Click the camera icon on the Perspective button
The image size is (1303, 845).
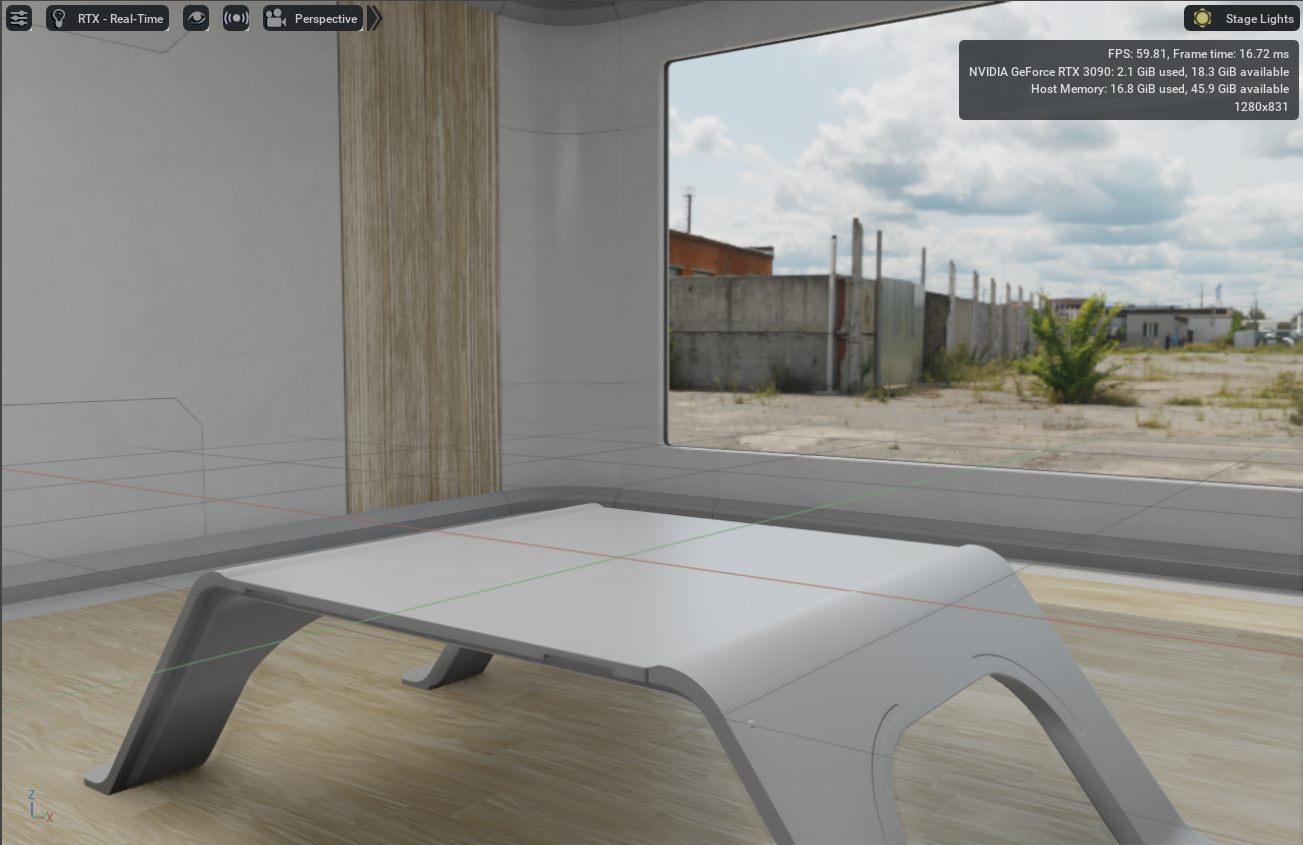tap(275, 18)
